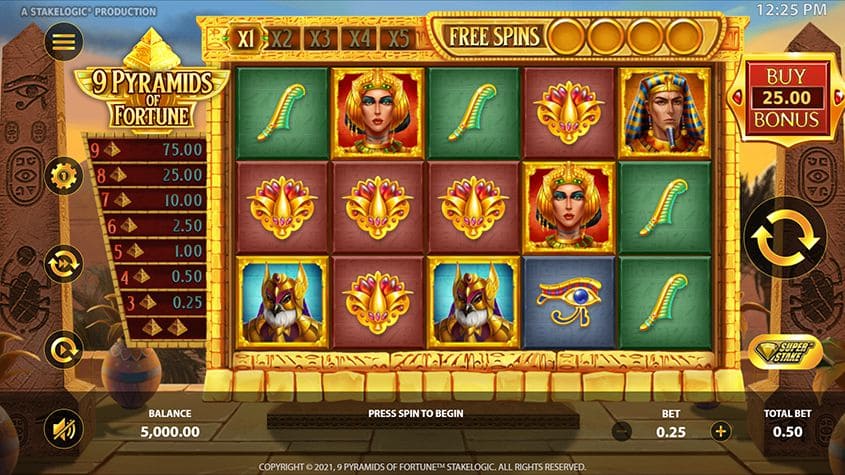Open the gear settings icon
The width and height of the screenshot is (845, 475).
tap(64, 177)
